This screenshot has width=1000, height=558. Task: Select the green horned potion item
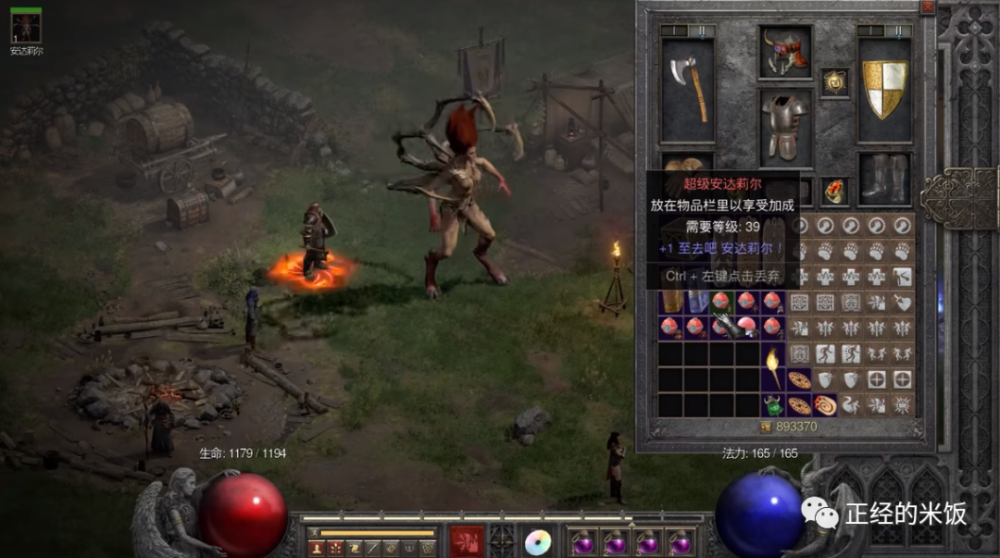pos(773,405)
